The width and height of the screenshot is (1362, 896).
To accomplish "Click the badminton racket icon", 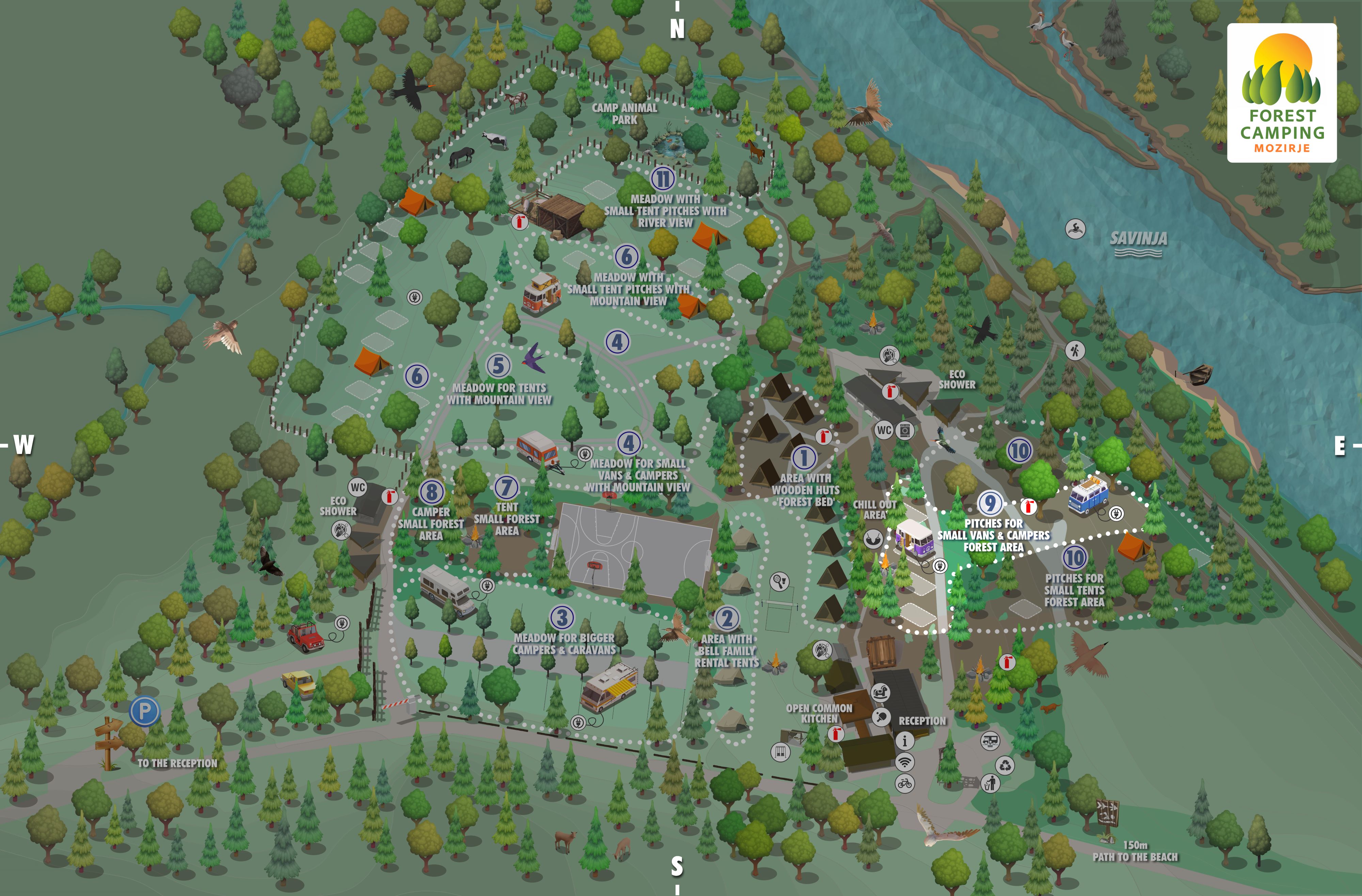I will pyautogui.click(x=779, y=581).
